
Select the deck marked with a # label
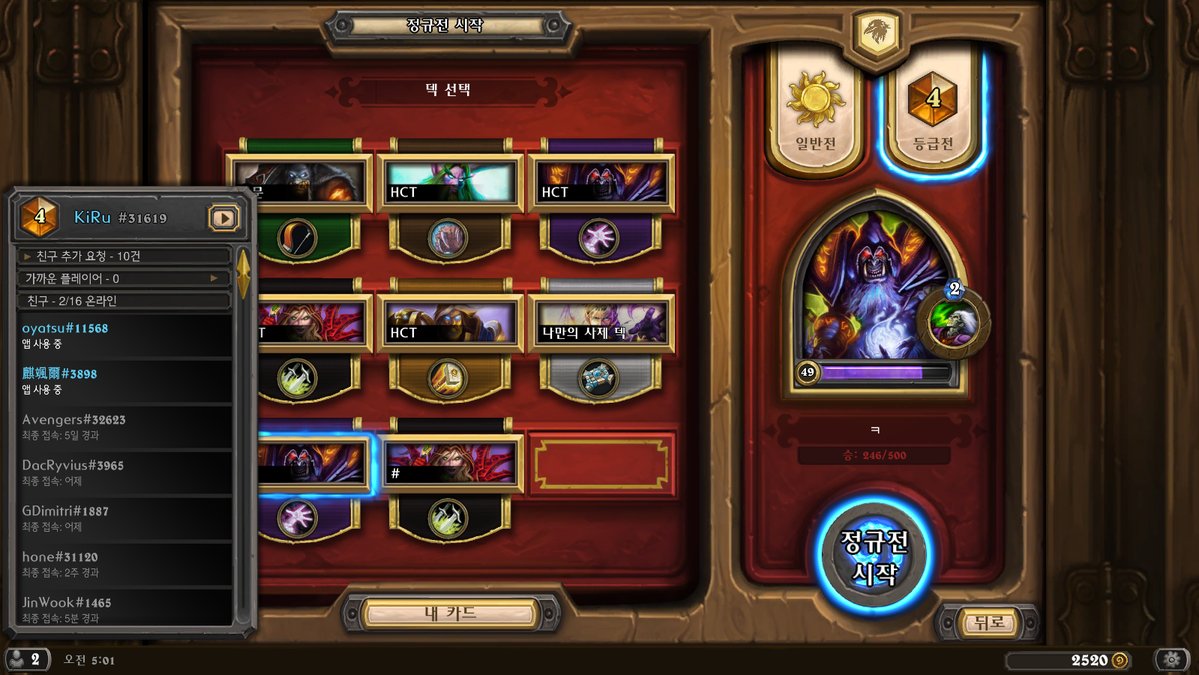[450, 466]
